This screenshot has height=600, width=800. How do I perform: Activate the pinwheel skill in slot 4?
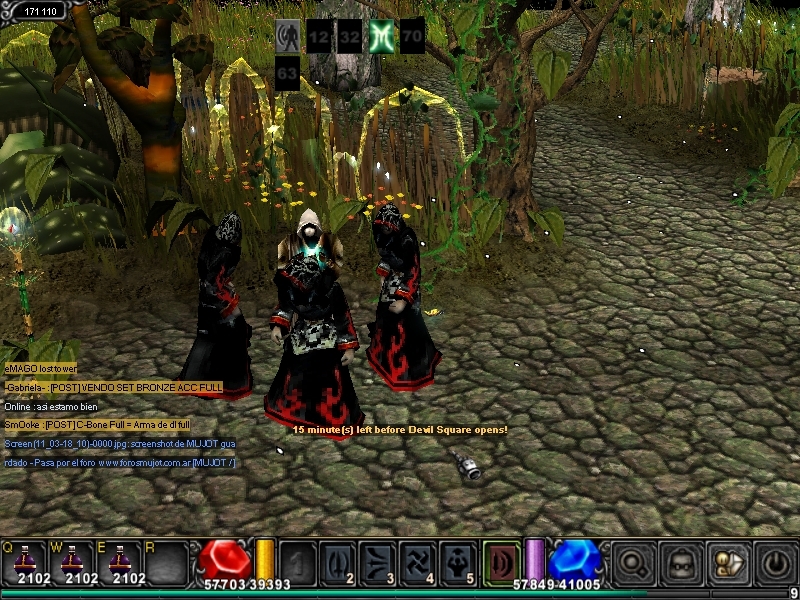tap(418, 563)
